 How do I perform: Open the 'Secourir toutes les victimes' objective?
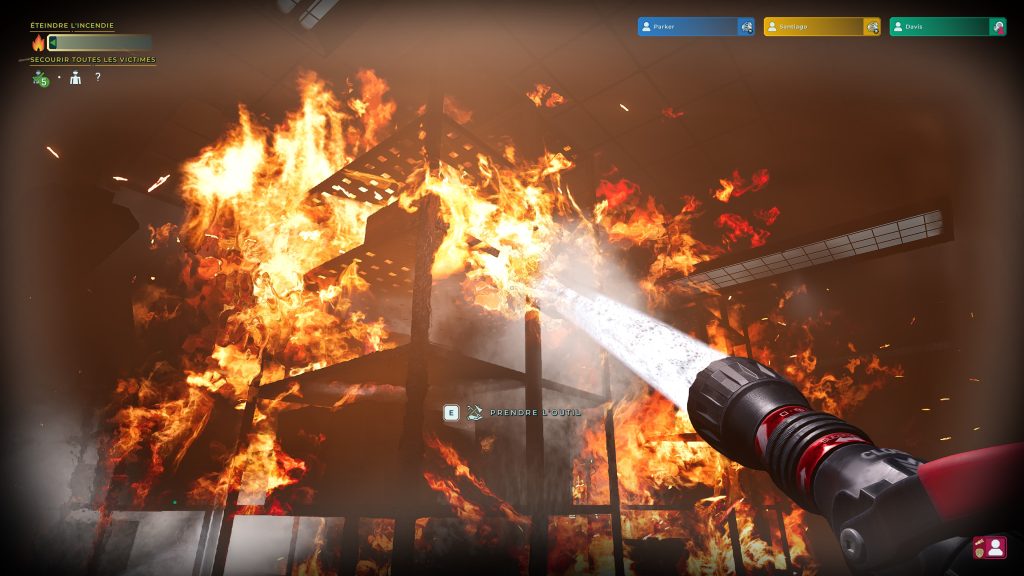click(x=92, y=60)
